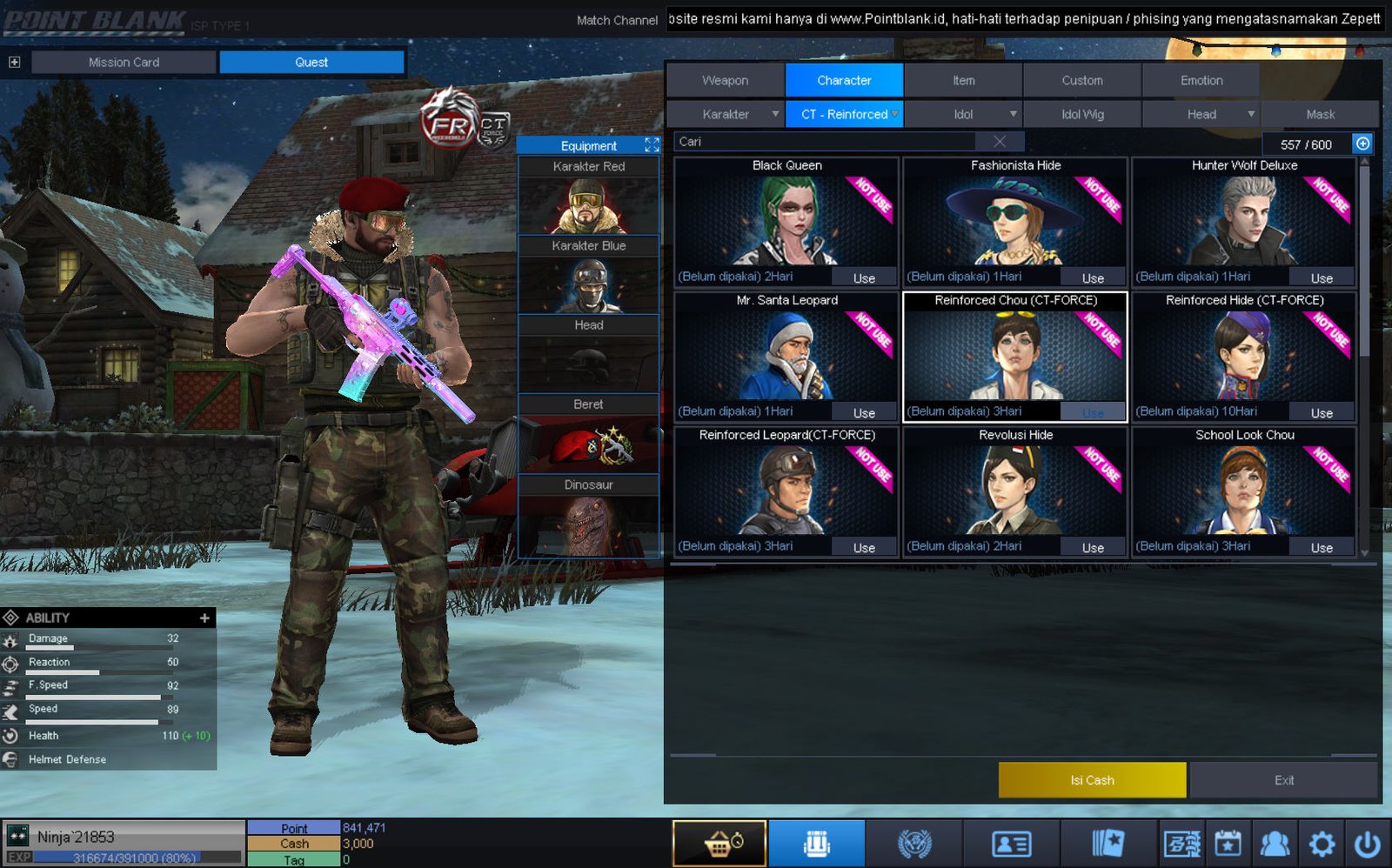Screen dimensions: 1392x868
Task: Open the Item tab
Action: 963,80
